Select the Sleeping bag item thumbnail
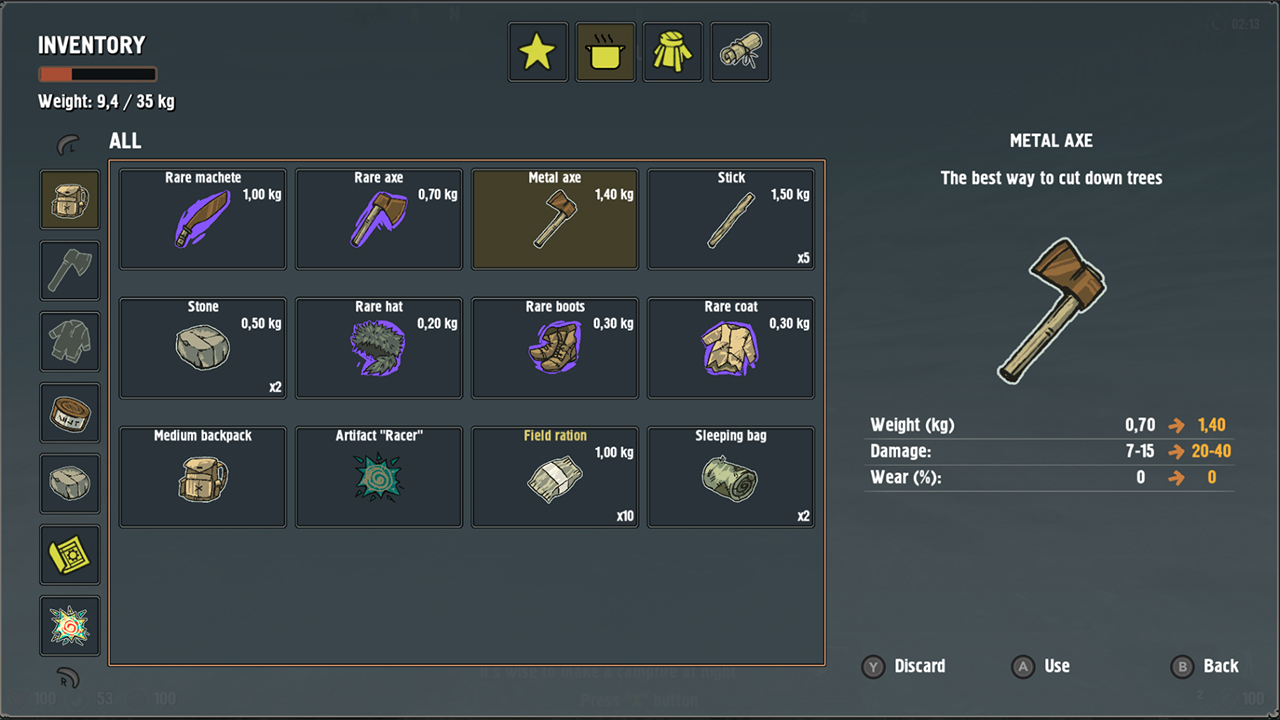 pyautogui.click(x=730, y=477)
